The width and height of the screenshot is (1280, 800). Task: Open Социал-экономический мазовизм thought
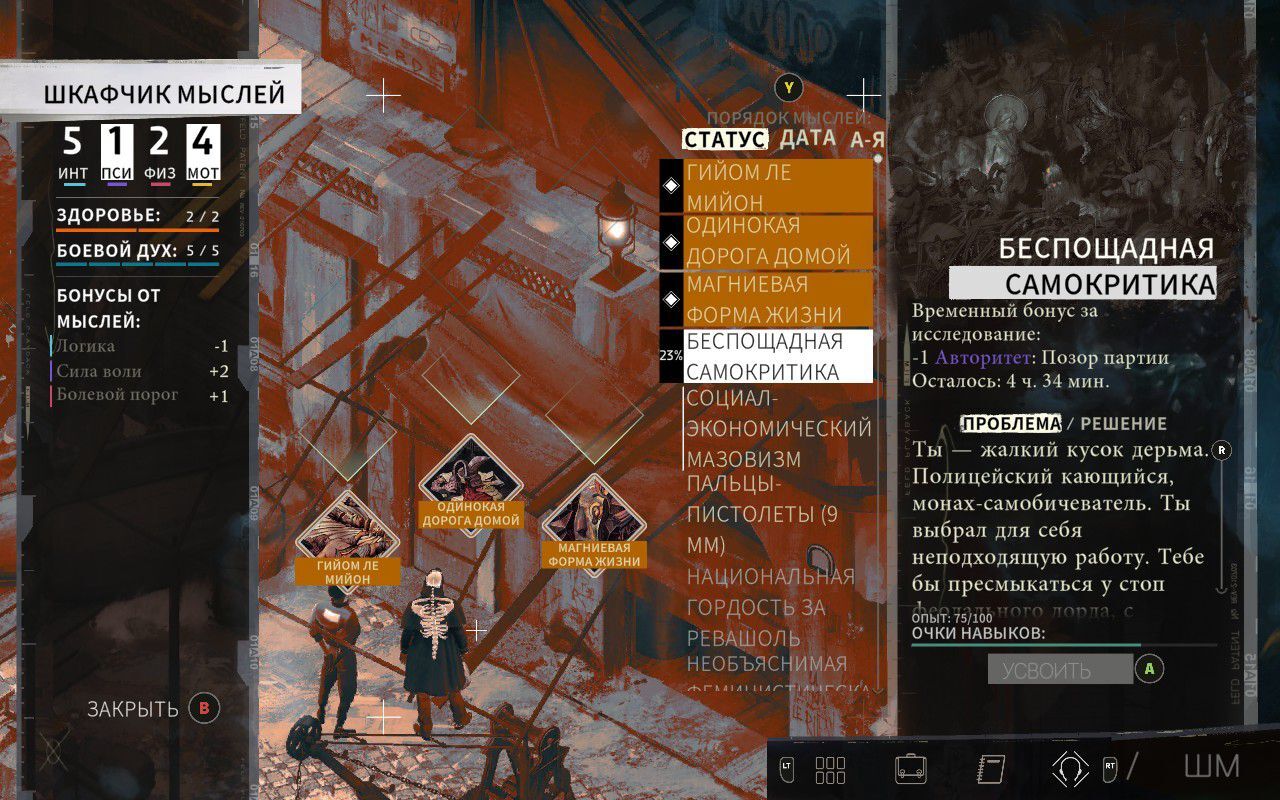tap(778, 429)
